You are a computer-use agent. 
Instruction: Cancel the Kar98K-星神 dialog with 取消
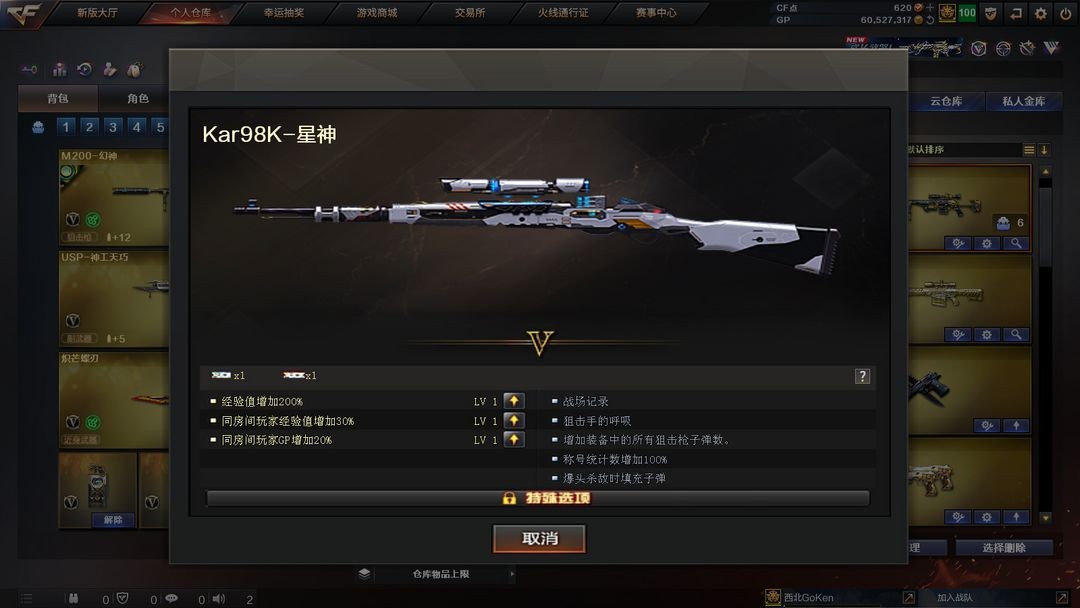point(539,539)
